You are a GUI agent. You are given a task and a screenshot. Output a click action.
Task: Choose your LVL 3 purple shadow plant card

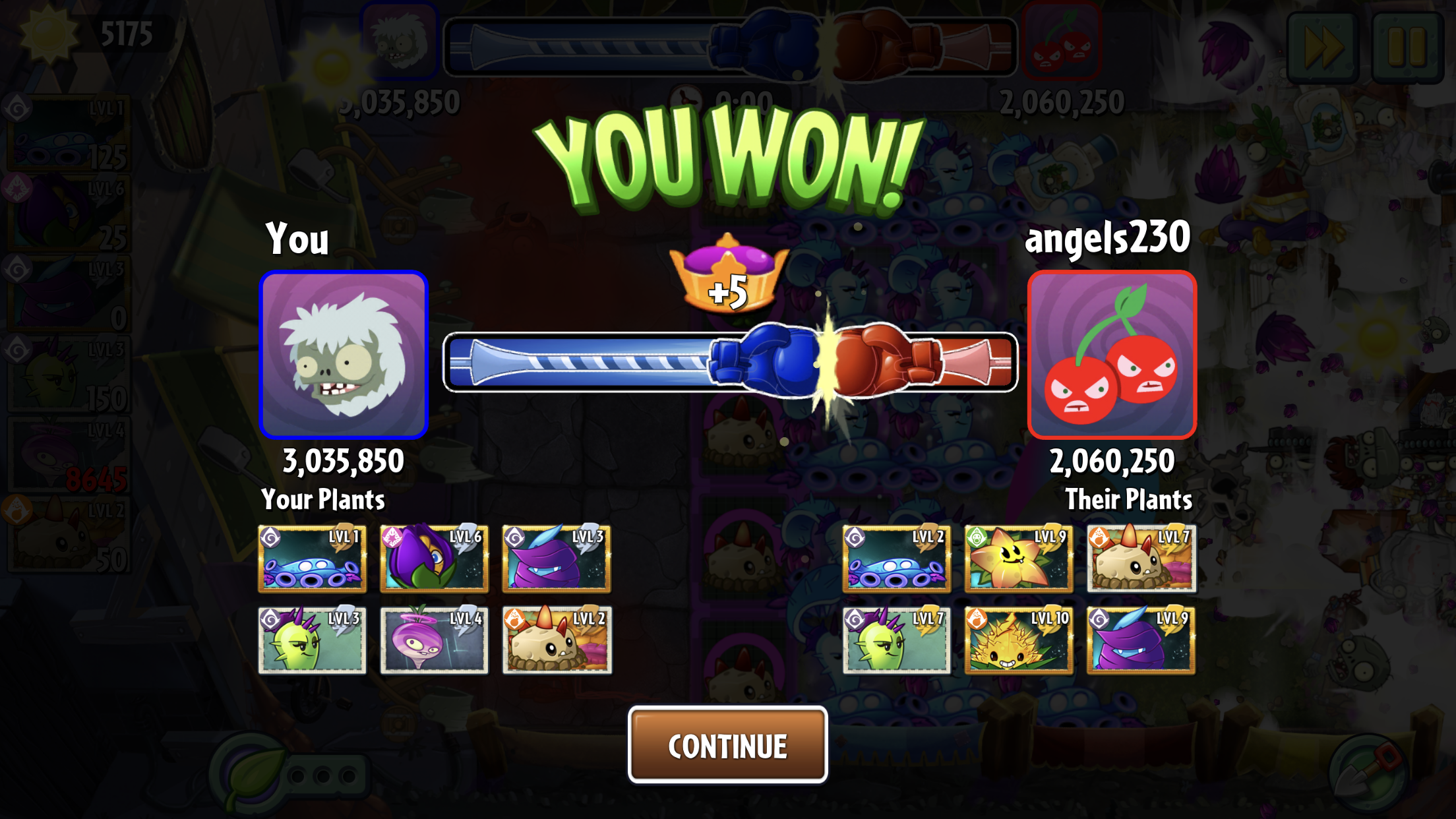tap(557, 559)
